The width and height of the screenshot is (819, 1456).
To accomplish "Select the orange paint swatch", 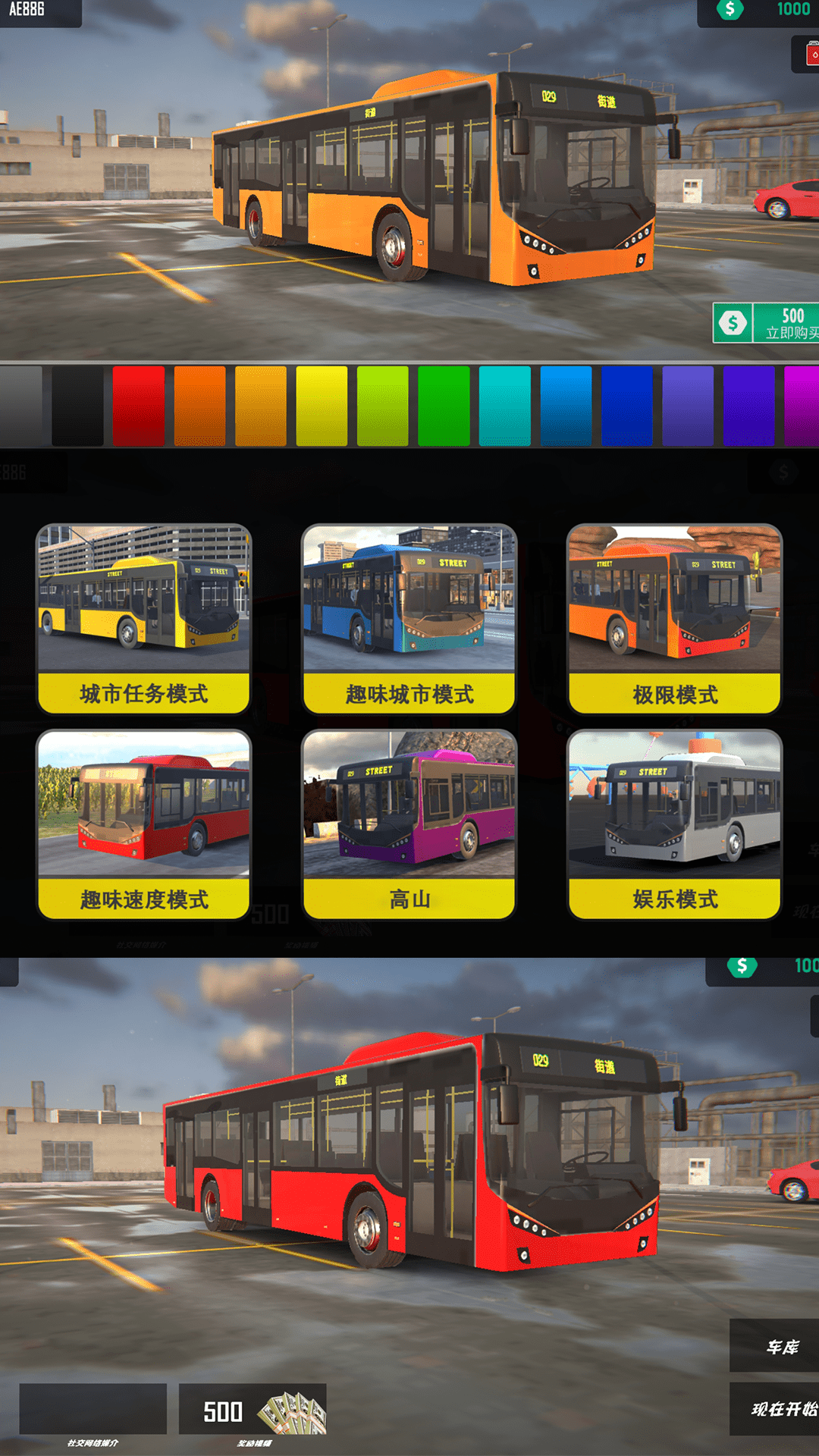I will coord(199,406).
